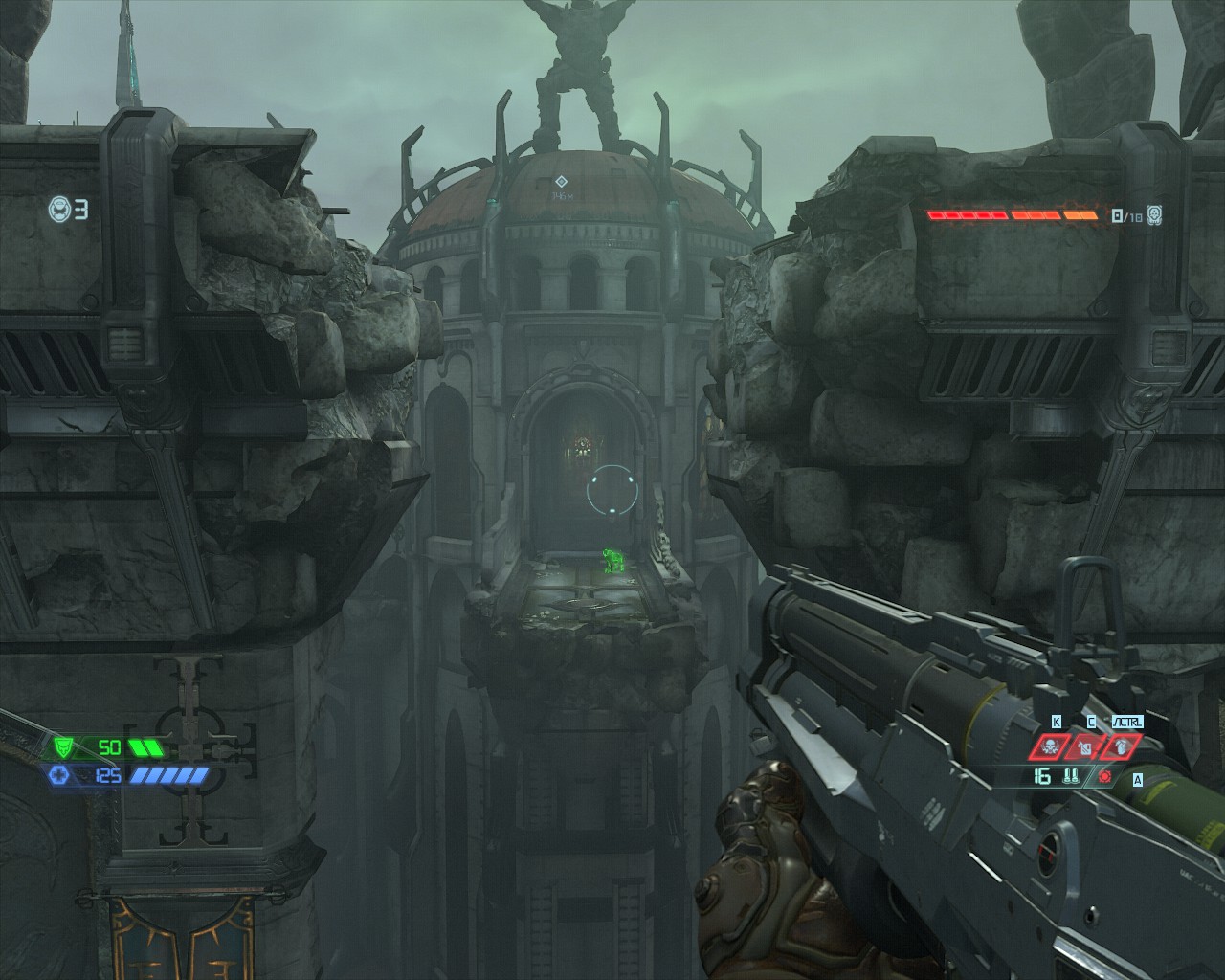The image size is (1225, 980).
Task: Click the diamond objective waypoint marker
Action: (562, 180)
